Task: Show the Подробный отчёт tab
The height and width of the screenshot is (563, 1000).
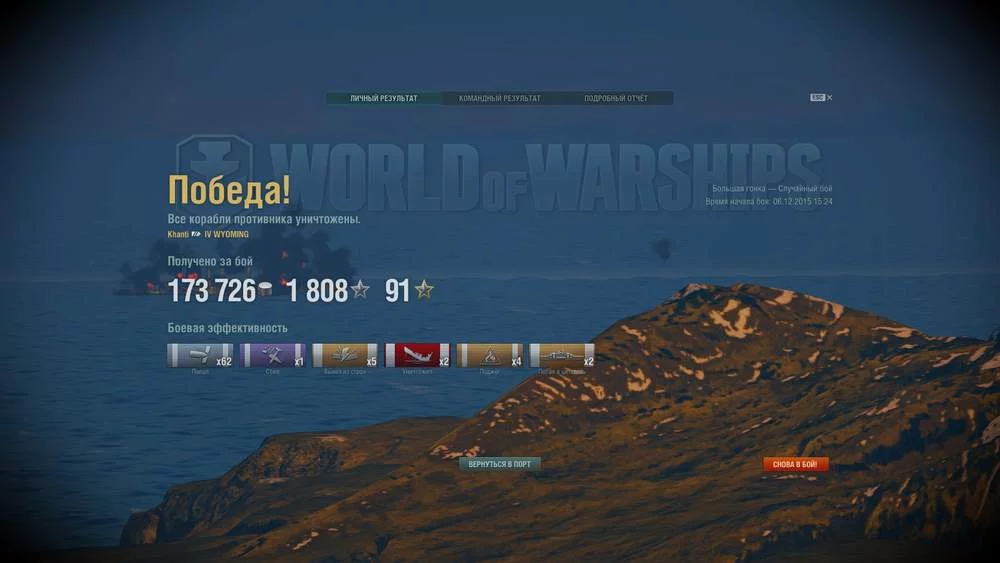Action: click(x=615, y=99)
